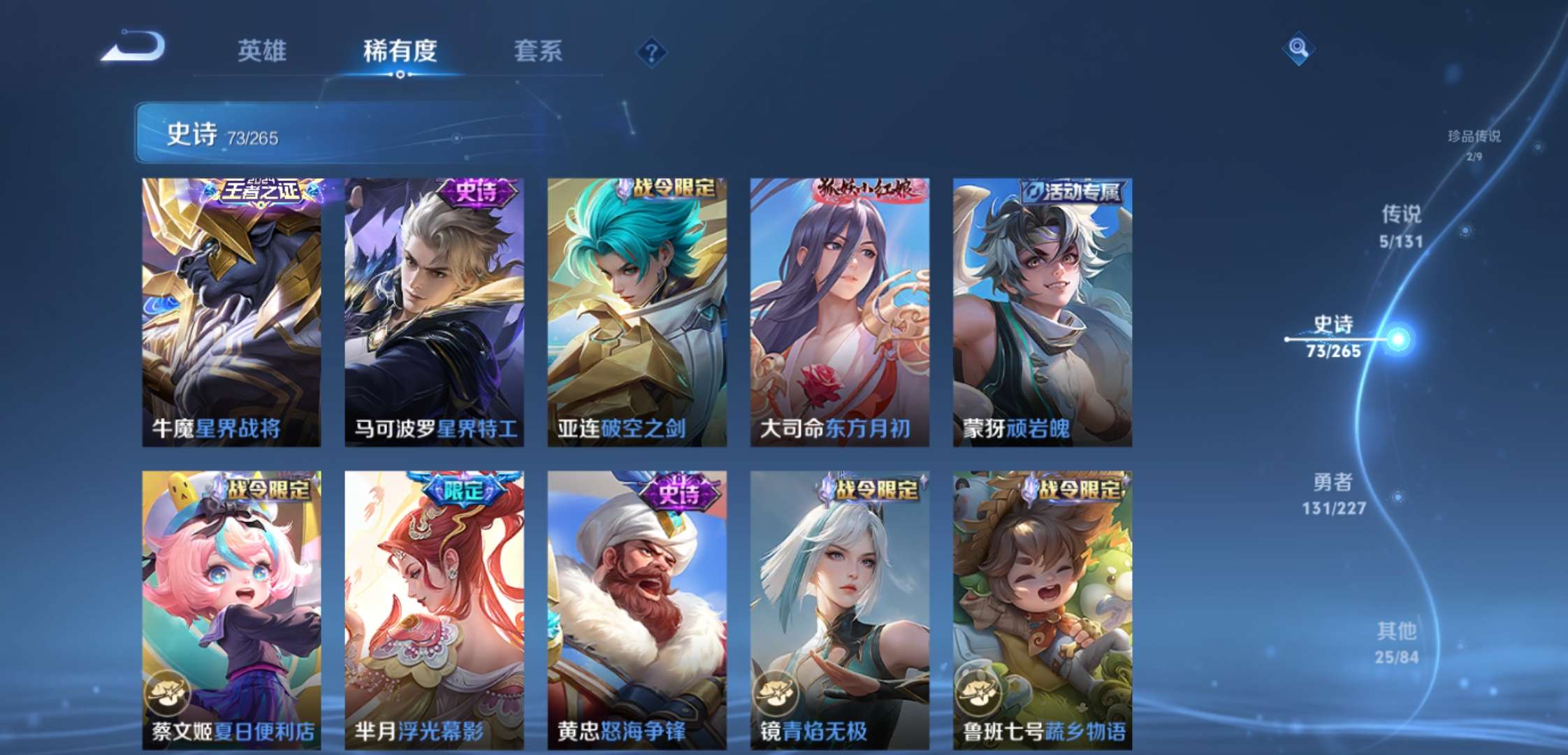Open the 芈月 浮光幕影 skin card
This screenshot has width=1568, height=755.
tap(434, 610)
